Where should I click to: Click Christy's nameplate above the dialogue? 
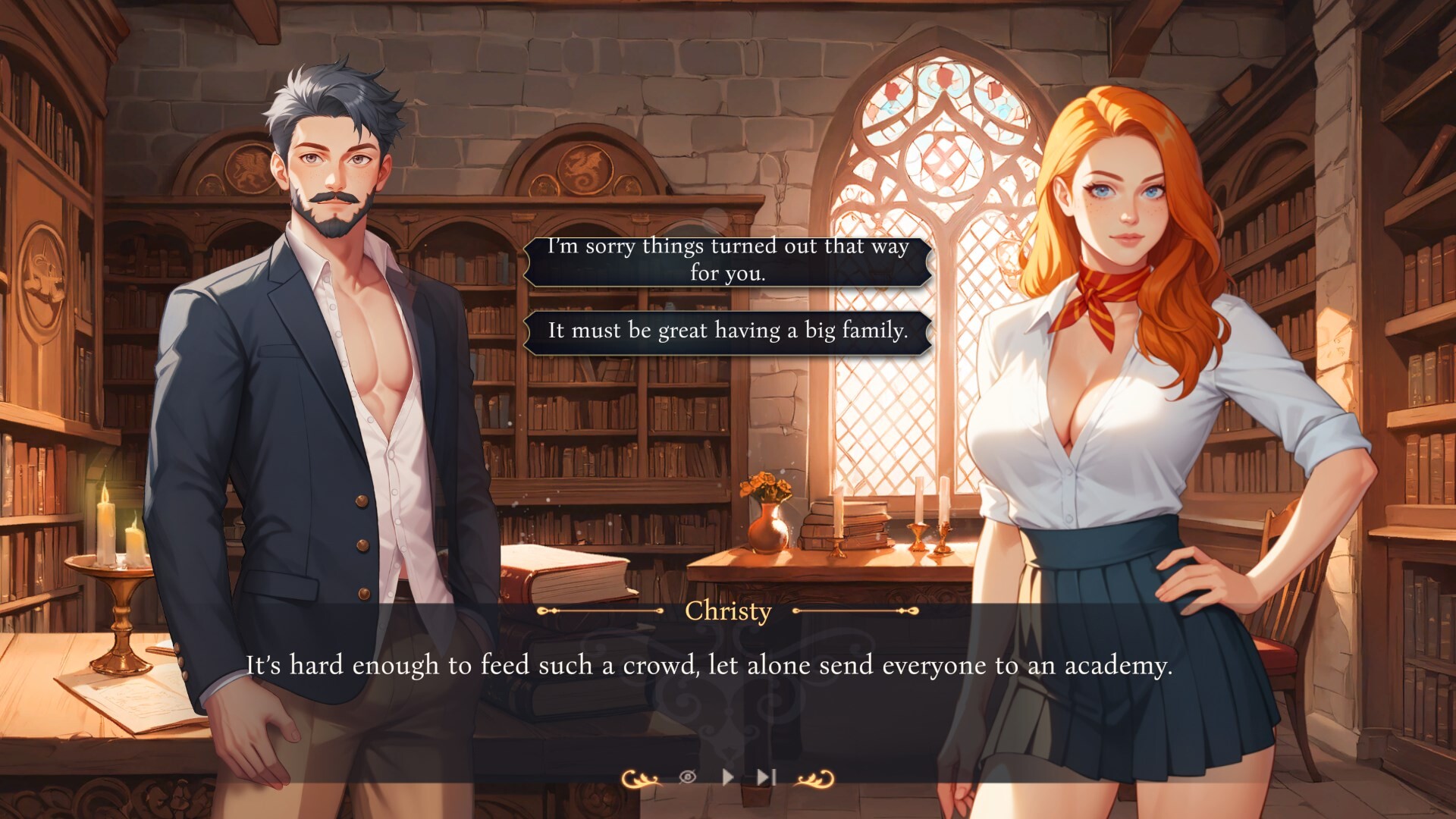tap(728, 611)
